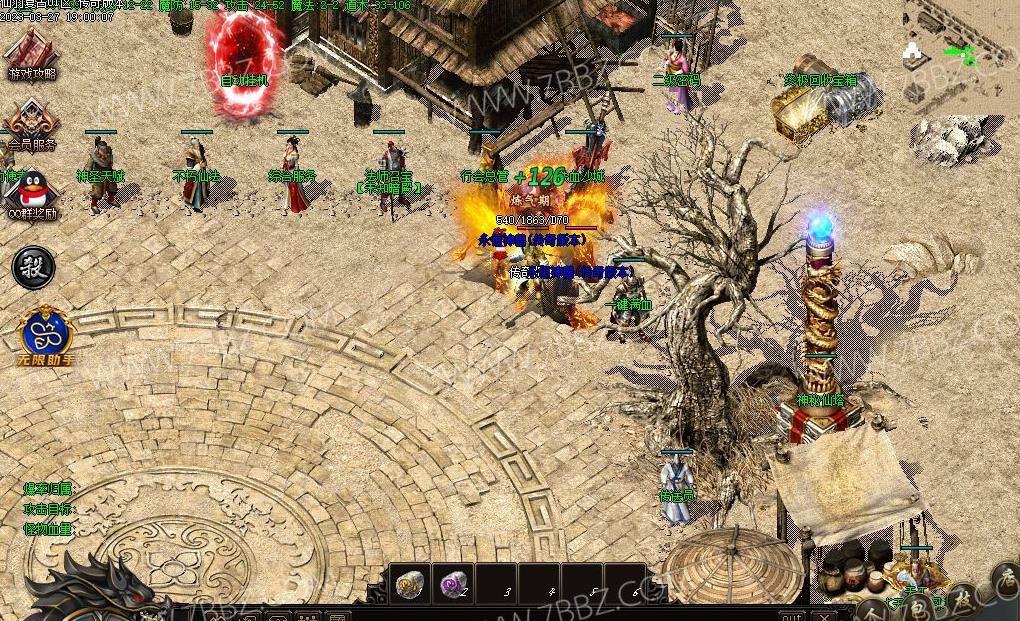Use the purple swirl stone in hotbar slot 2
Screen dimensions: 1020x621
tap(455, 585)
